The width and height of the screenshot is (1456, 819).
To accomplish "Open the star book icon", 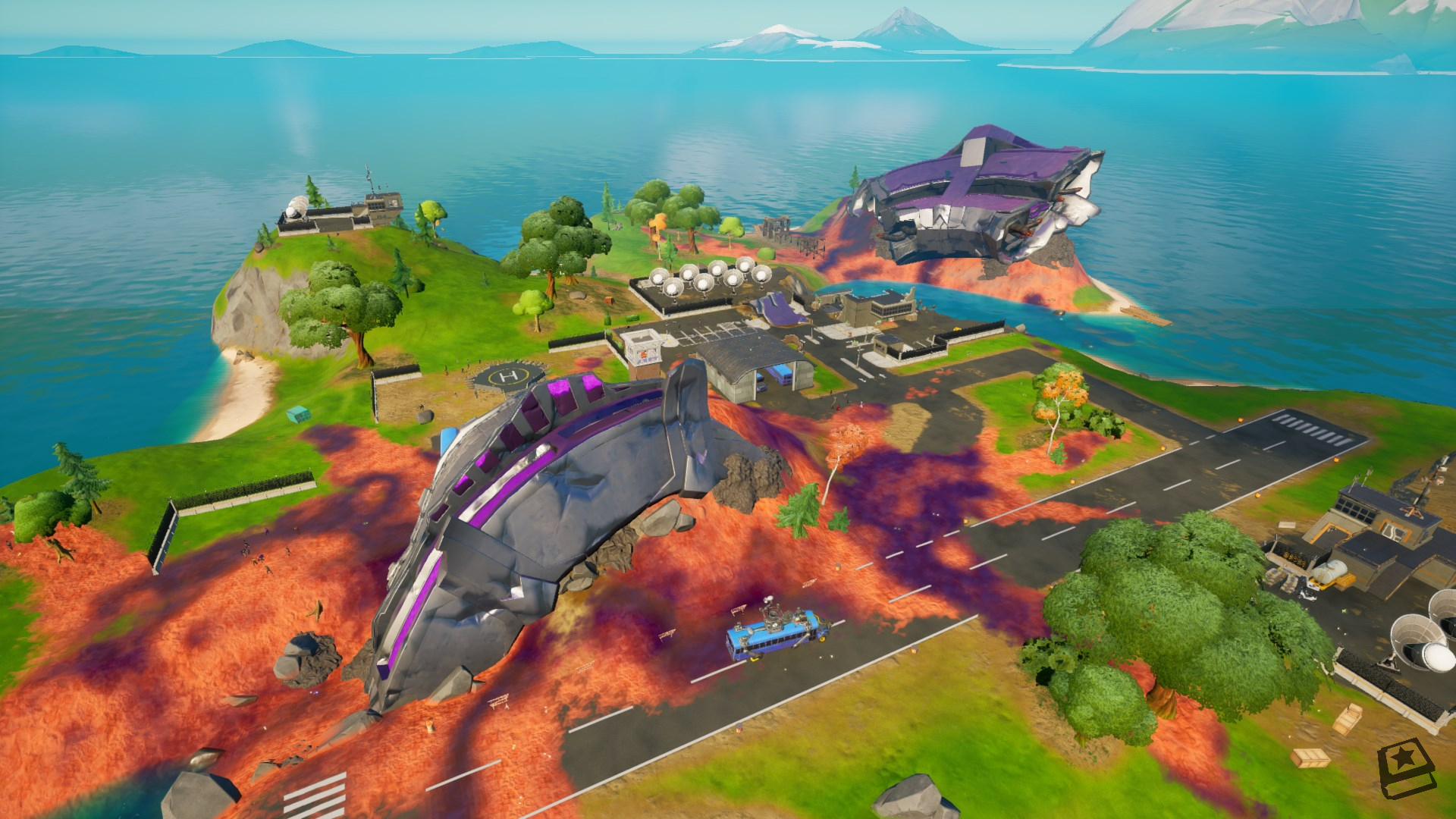I will pyautogui.click(x=1406, y=770).
